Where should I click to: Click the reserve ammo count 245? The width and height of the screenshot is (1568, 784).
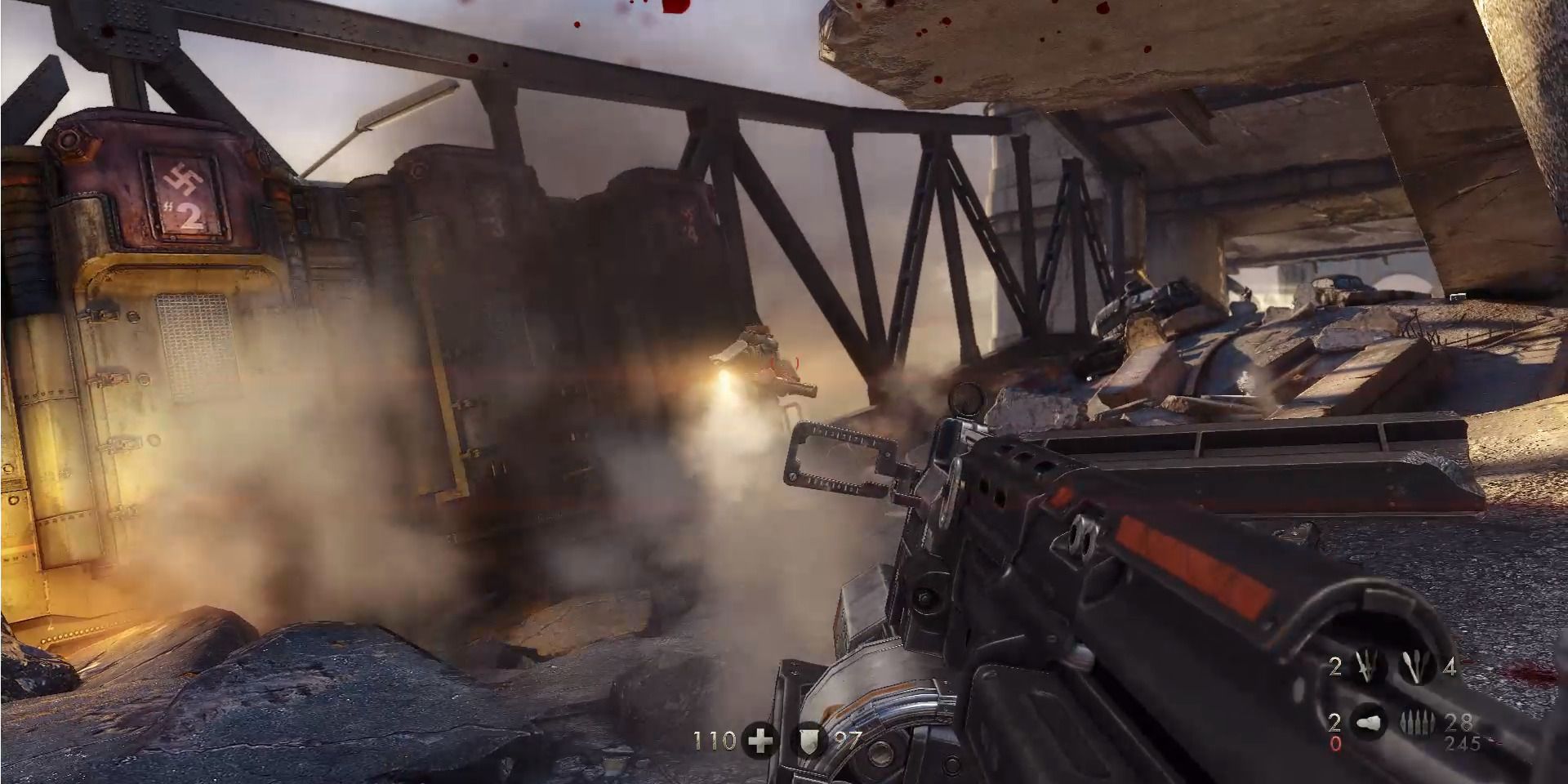(1463, 743)
